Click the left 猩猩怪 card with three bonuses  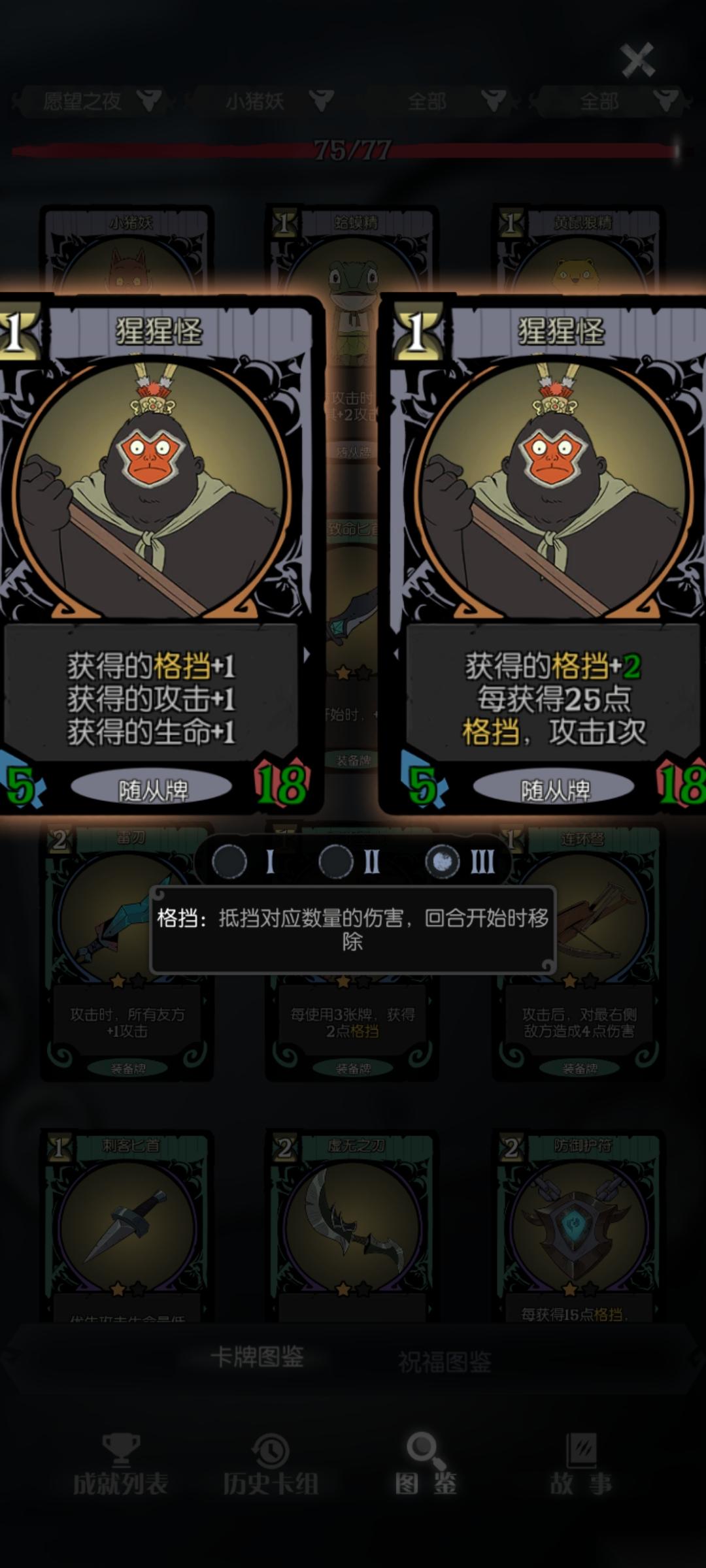coord(154,555)
